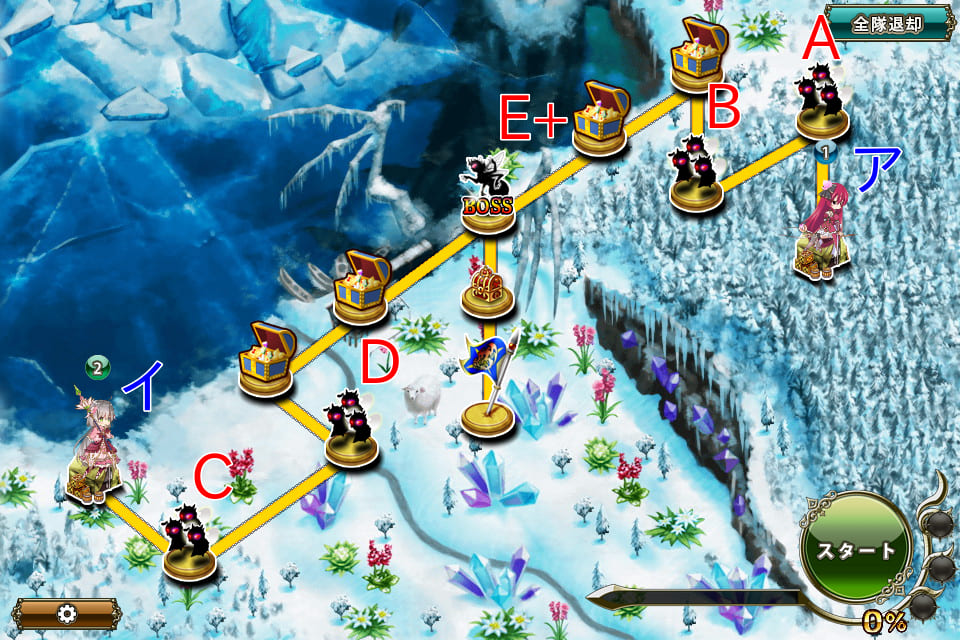Click the 全隊退却 retreat button
This screenshot has height=640, width=960.
click(887, 24)
